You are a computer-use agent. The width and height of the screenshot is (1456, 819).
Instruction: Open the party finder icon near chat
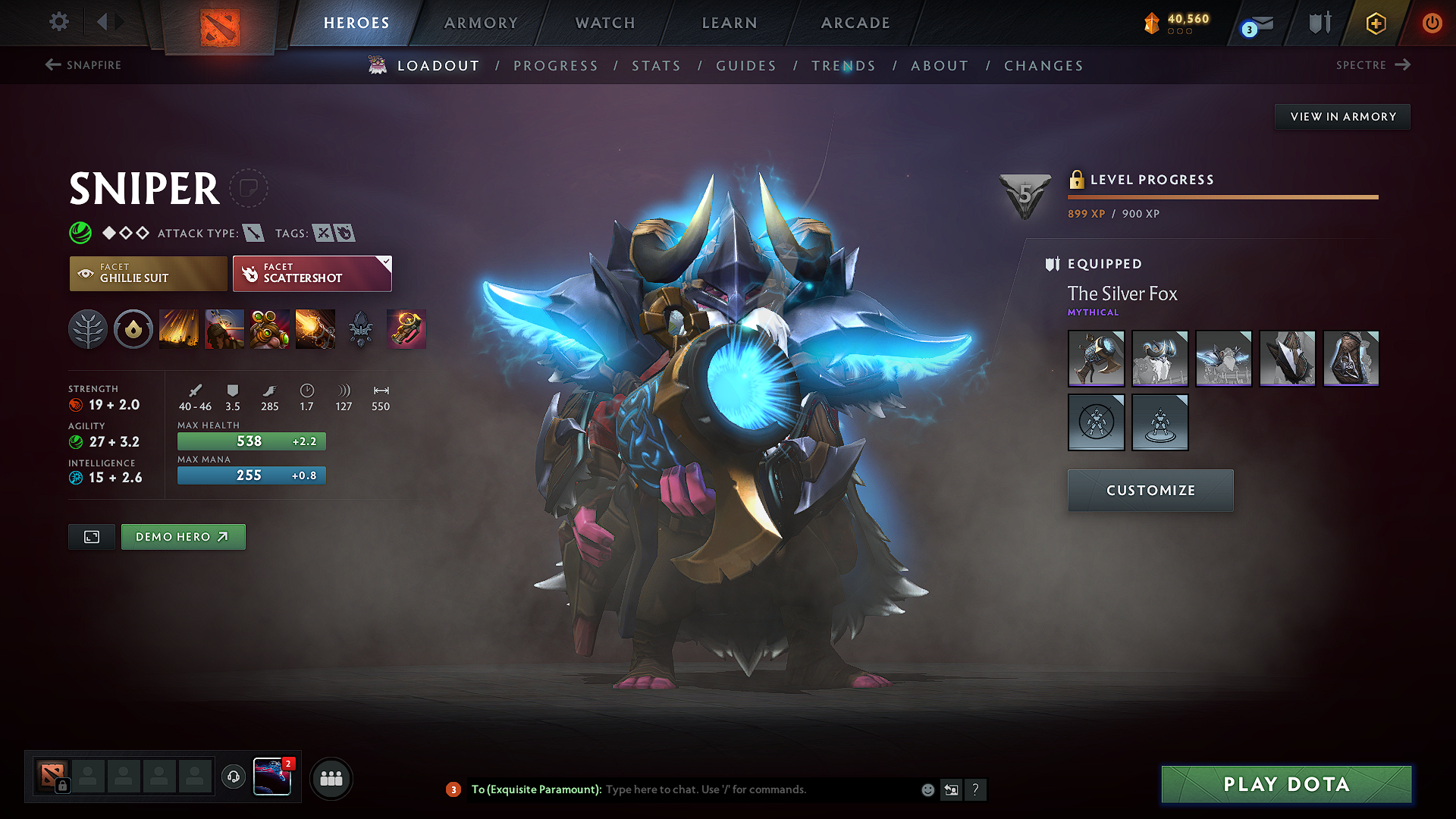point(331,779)
